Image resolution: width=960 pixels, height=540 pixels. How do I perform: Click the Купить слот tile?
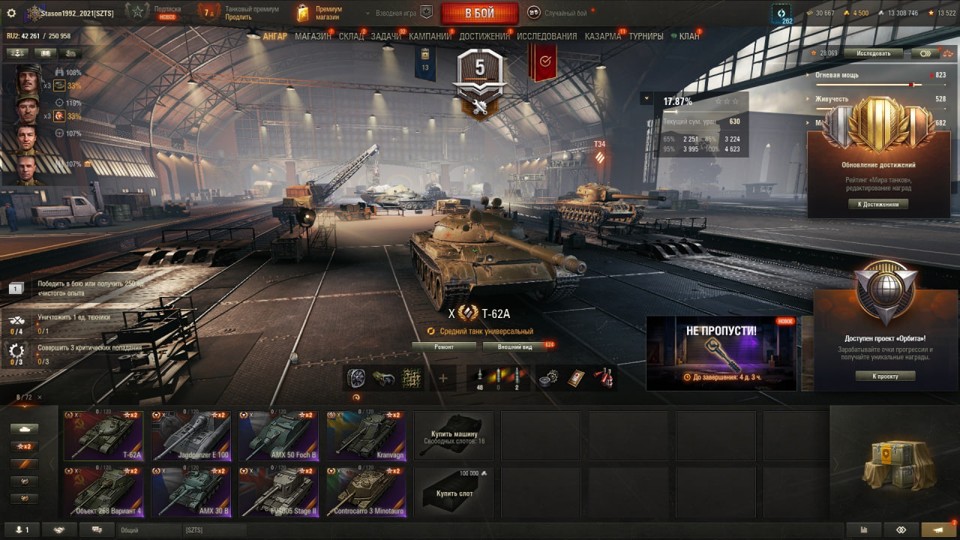(454, 491)
